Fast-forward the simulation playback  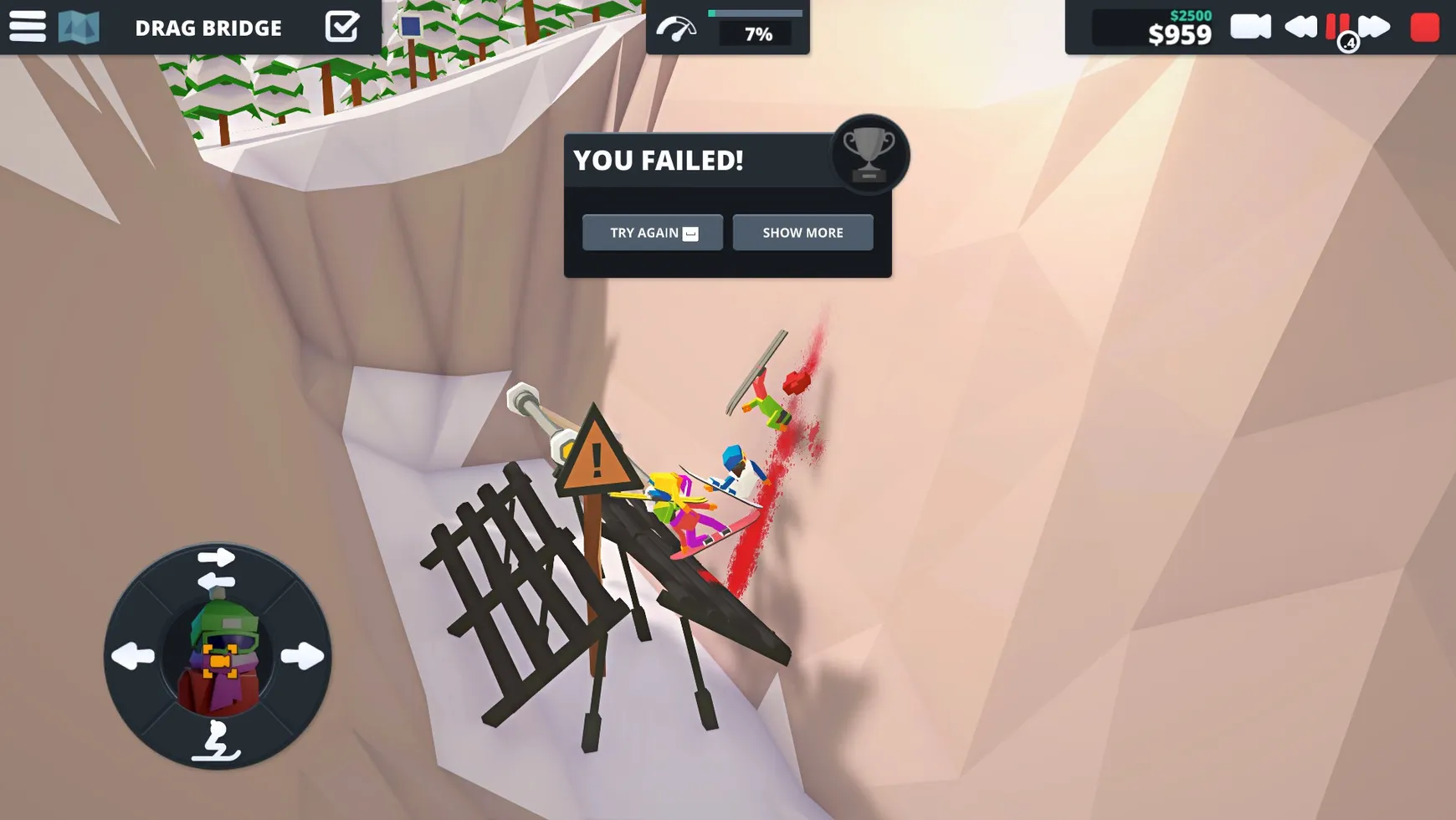tap(1377, 27)
